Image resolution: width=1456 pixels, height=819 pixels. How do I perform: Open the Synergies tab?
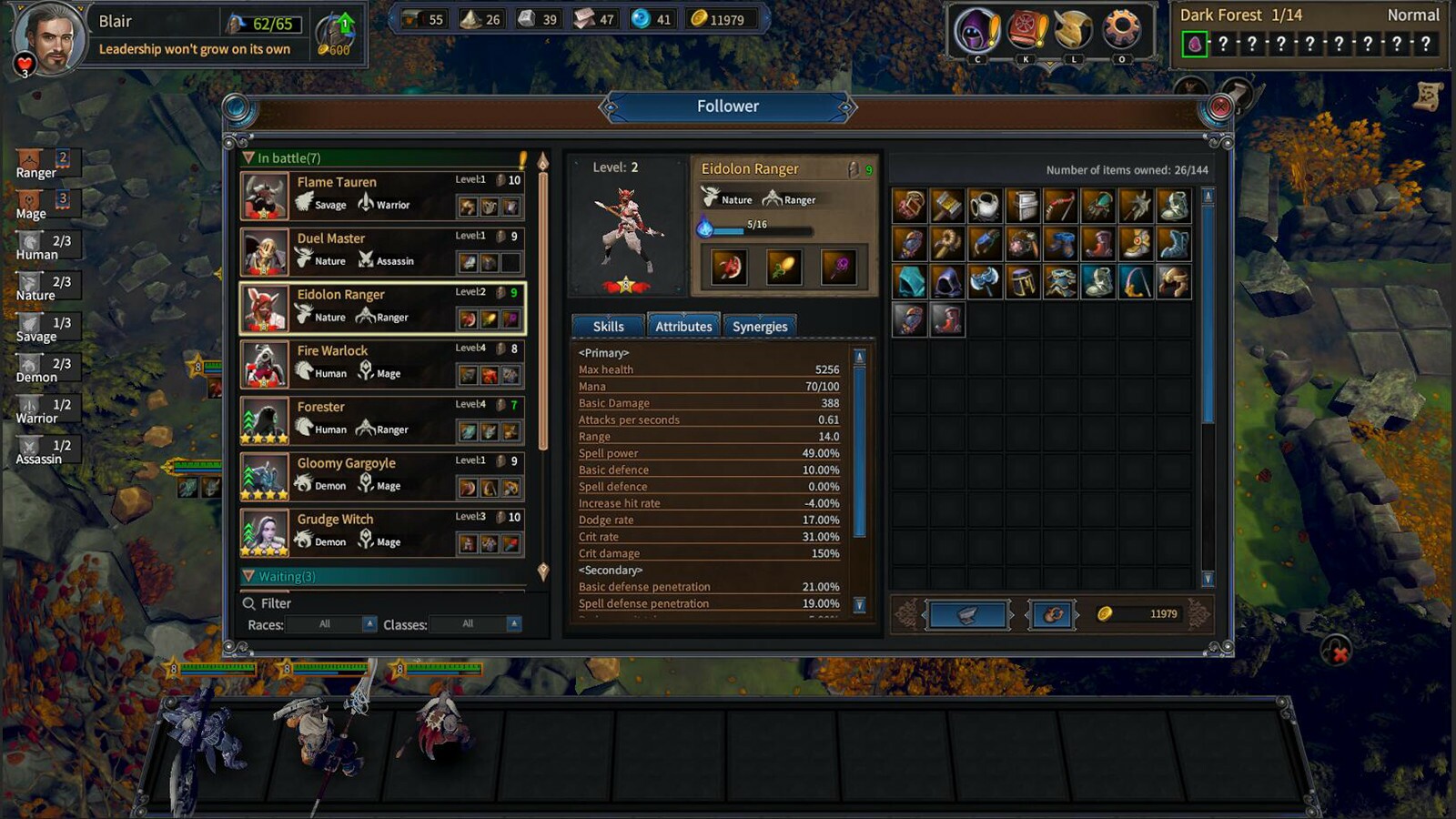click(761, 326)
